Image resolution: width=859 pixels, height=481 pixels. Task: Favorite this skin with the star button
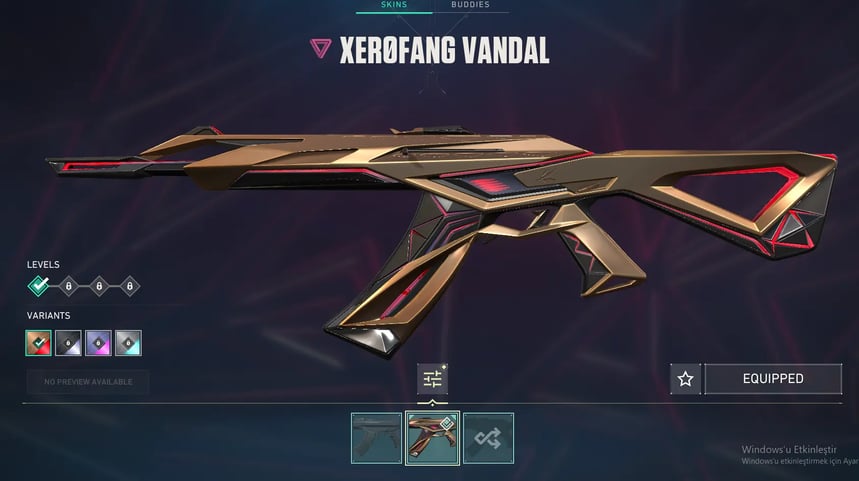click(685, 379)
